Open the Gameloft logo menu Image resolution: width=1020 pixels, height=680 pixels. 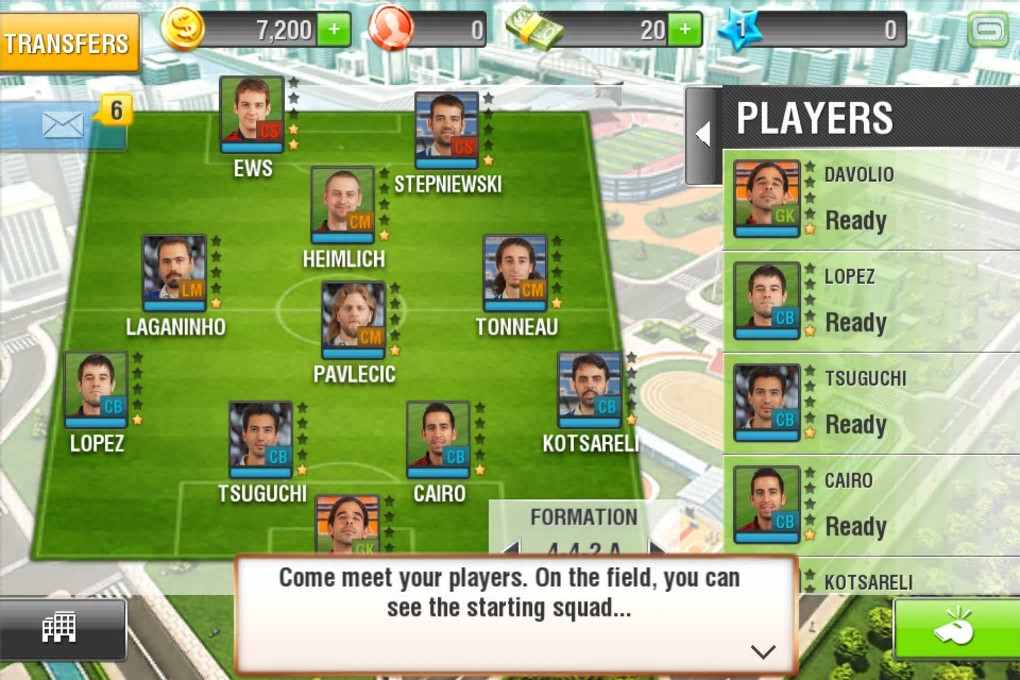click(x=988, y=30)
